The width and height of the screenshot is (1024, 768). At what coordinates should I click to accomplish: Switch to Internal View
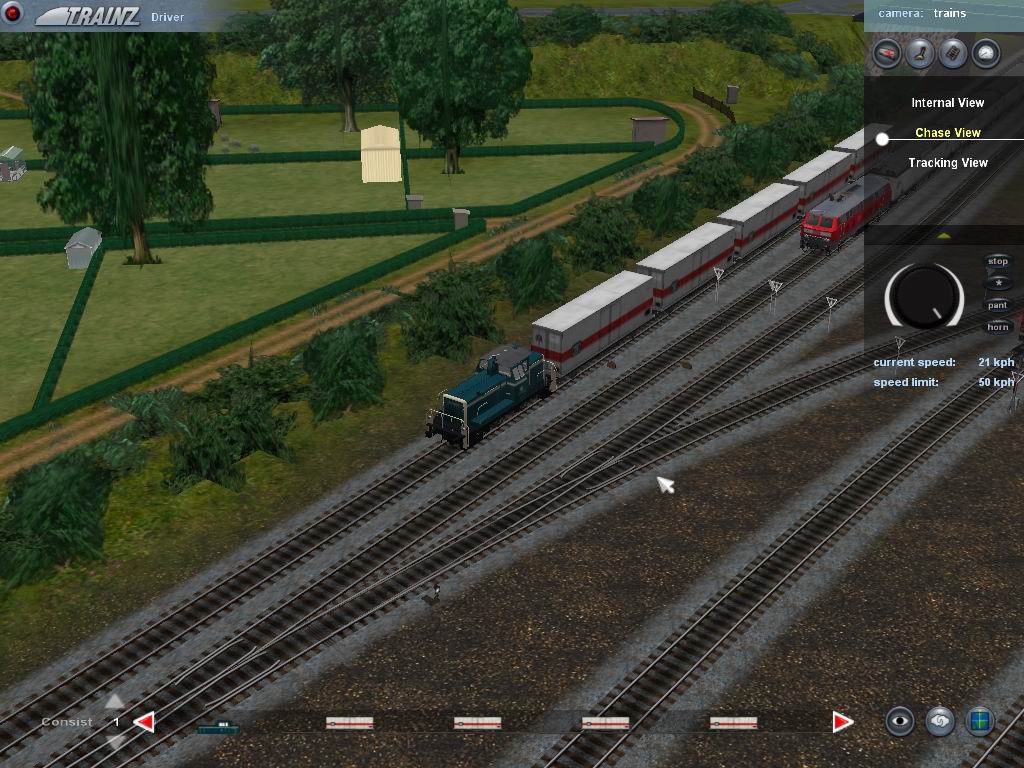[x=947, y=103]
